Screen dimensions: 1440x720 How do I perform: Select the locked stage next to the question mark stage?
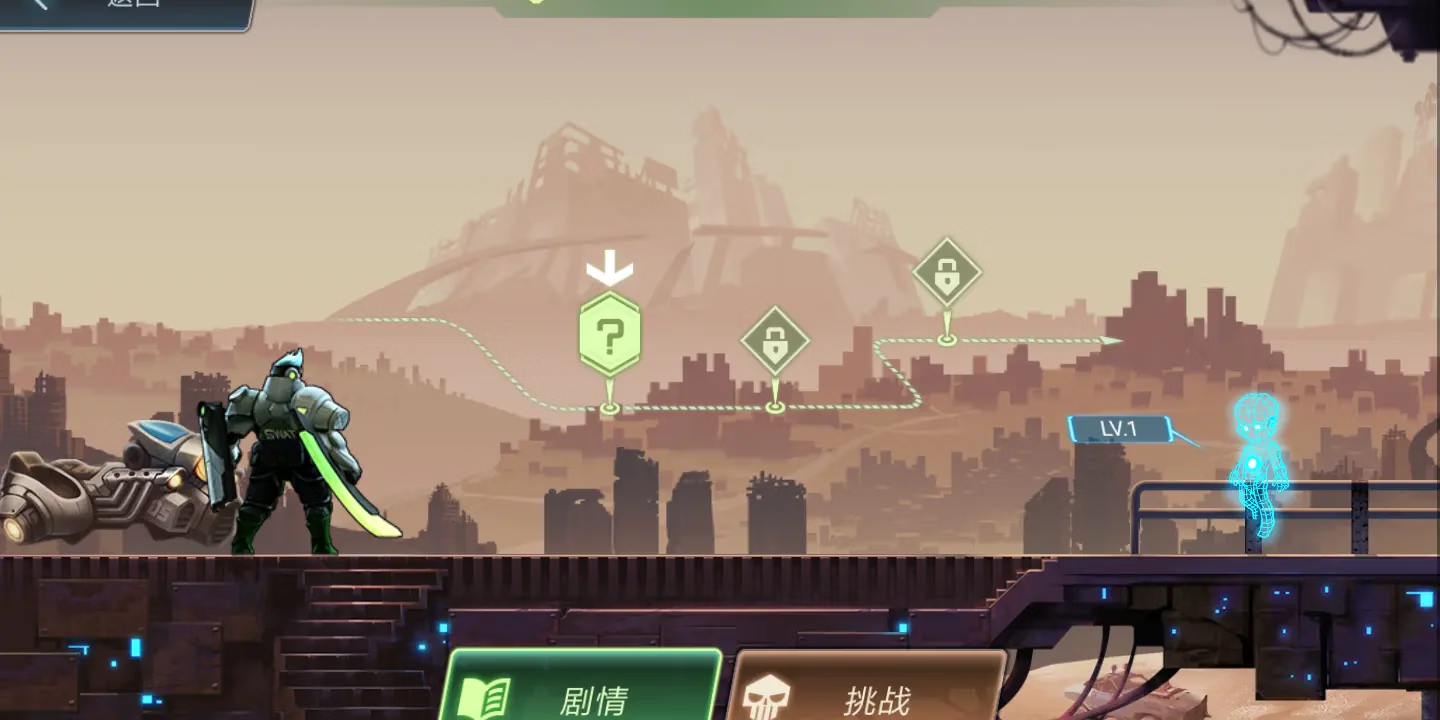click(775, 342)
